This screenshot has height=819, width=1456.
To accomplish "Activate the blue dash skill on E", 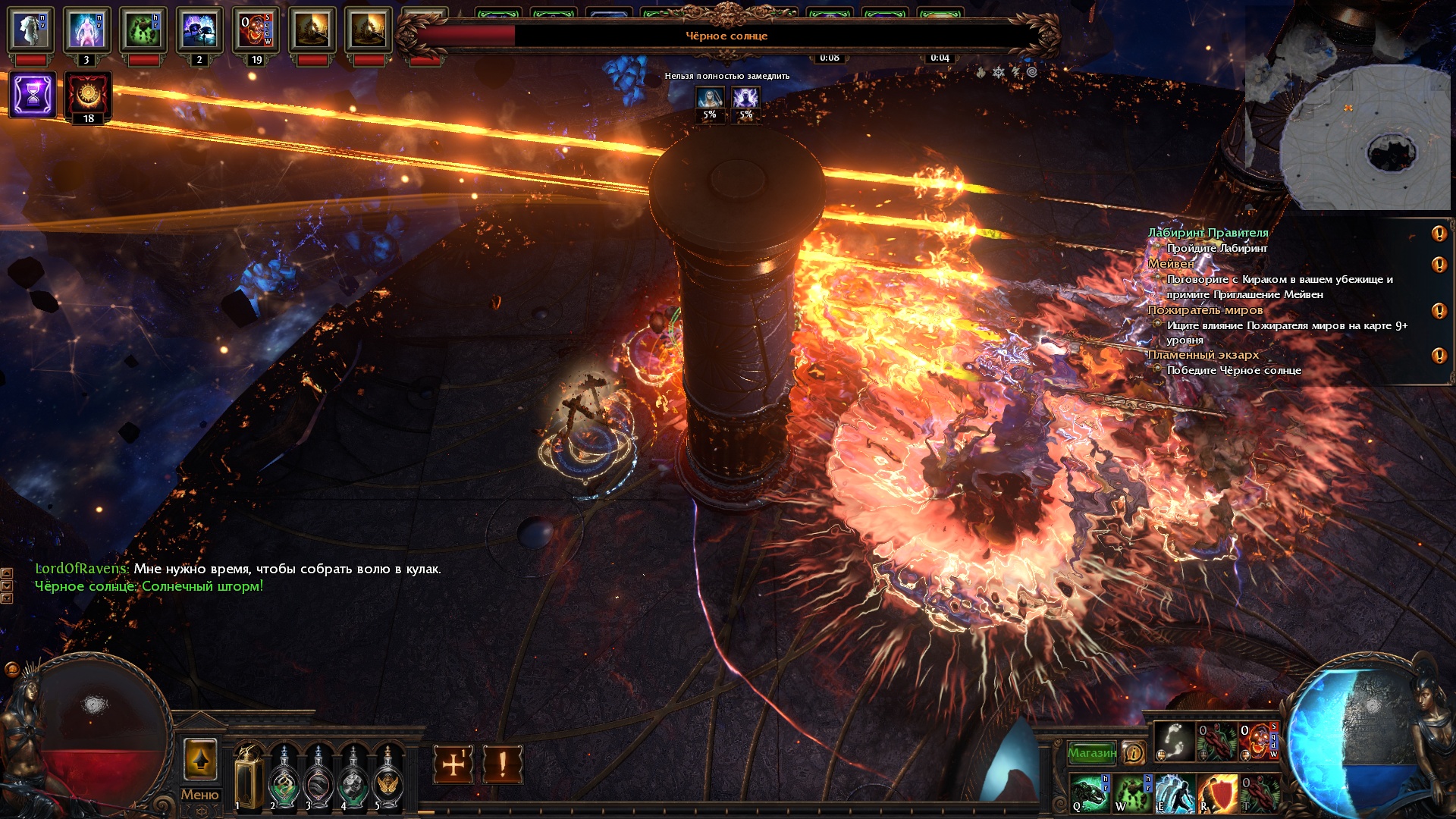I will [1175, 793].
